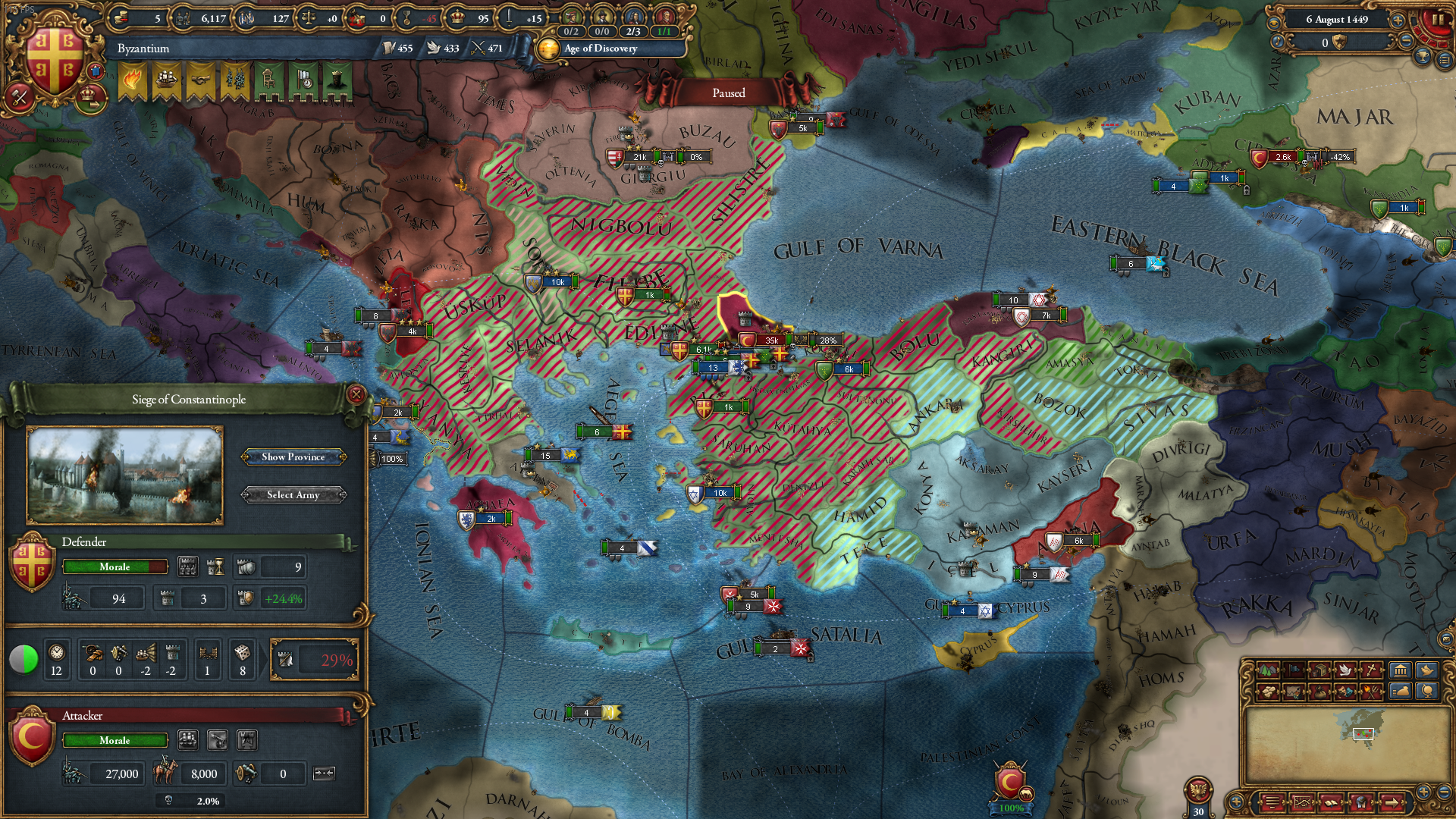Select the terrain mapmode icon
This screenshot has width=1456, height=819.
1266,670
